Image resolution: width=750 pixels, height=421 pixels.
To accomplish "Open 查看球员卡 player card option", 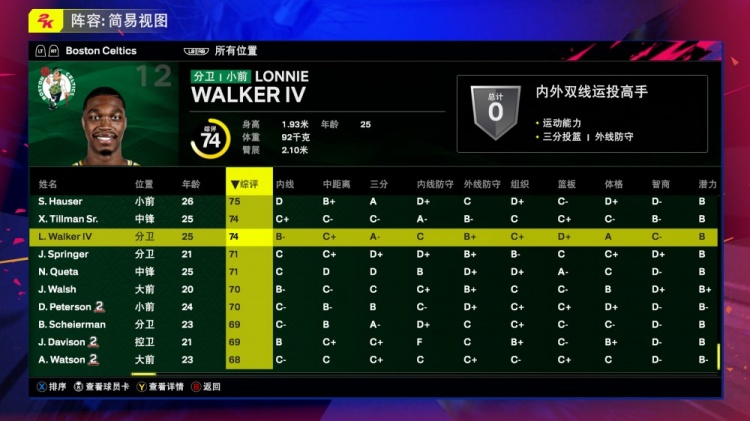I will coord(100,386).
